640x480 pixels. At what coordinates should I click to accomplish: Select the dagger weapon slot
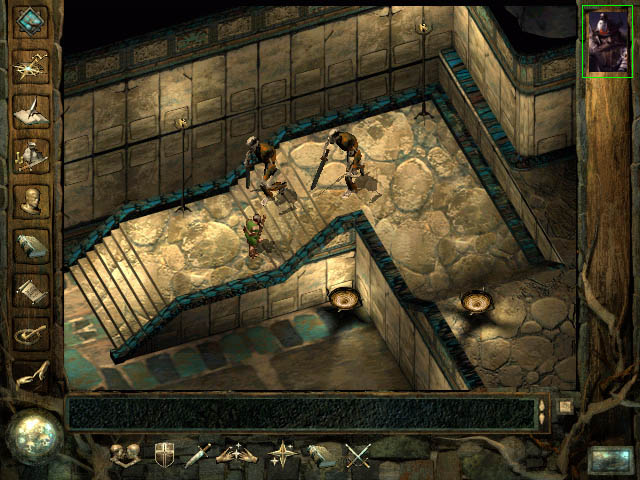tap(197, 456)
